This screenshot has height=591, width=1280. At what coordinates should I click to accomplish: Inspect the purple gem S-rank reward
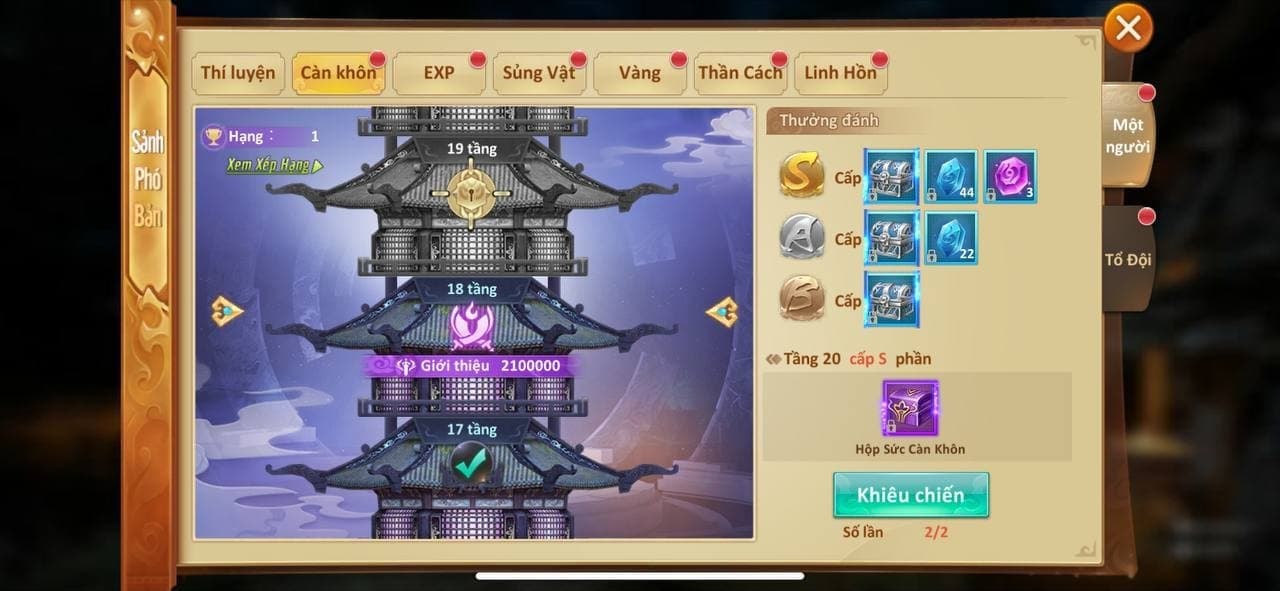click(x=1010, y=177)
